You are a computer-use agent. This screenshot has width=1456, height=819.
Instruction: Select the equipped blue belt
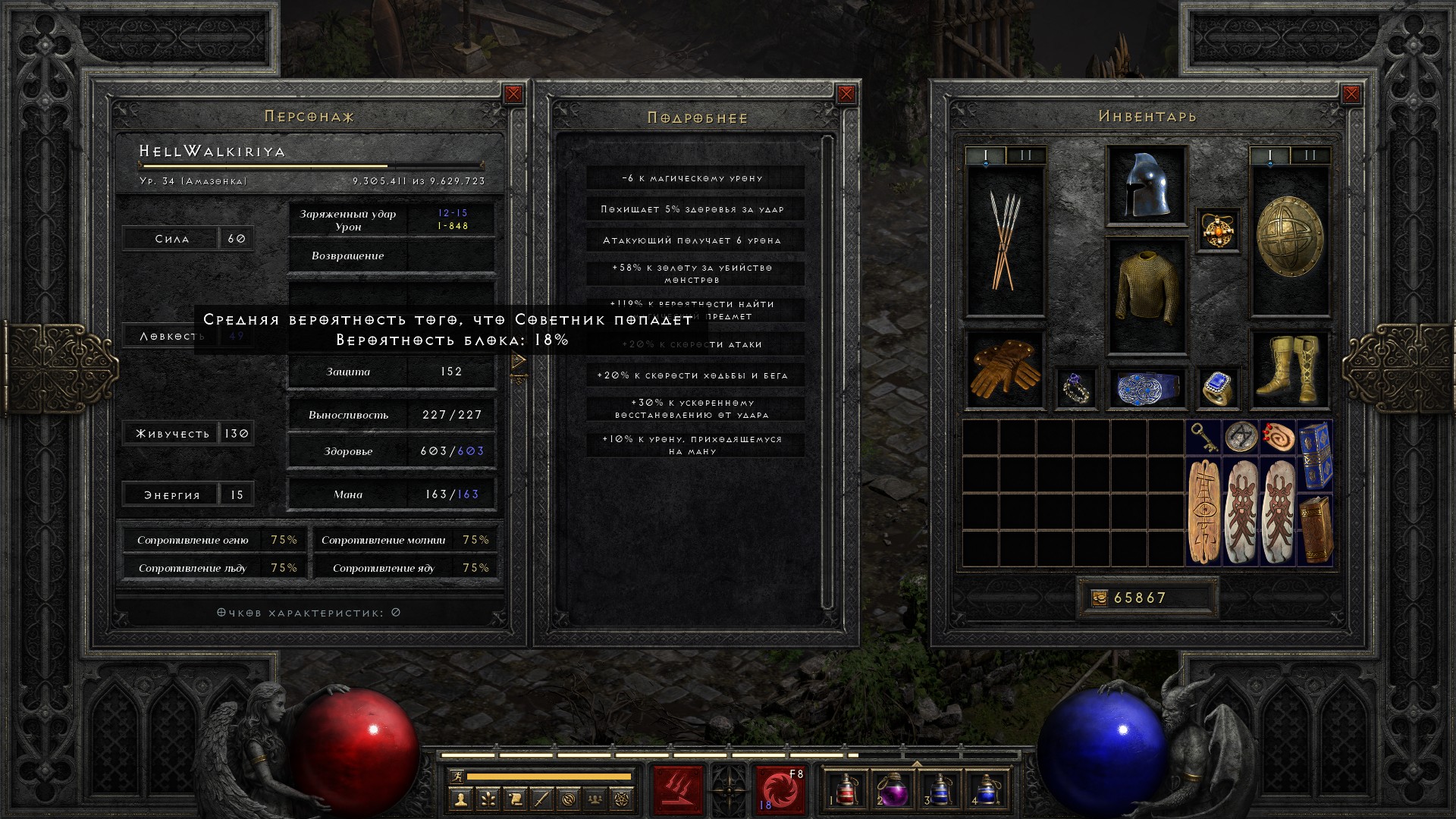pyautogui.click(x=1146, y=389)
